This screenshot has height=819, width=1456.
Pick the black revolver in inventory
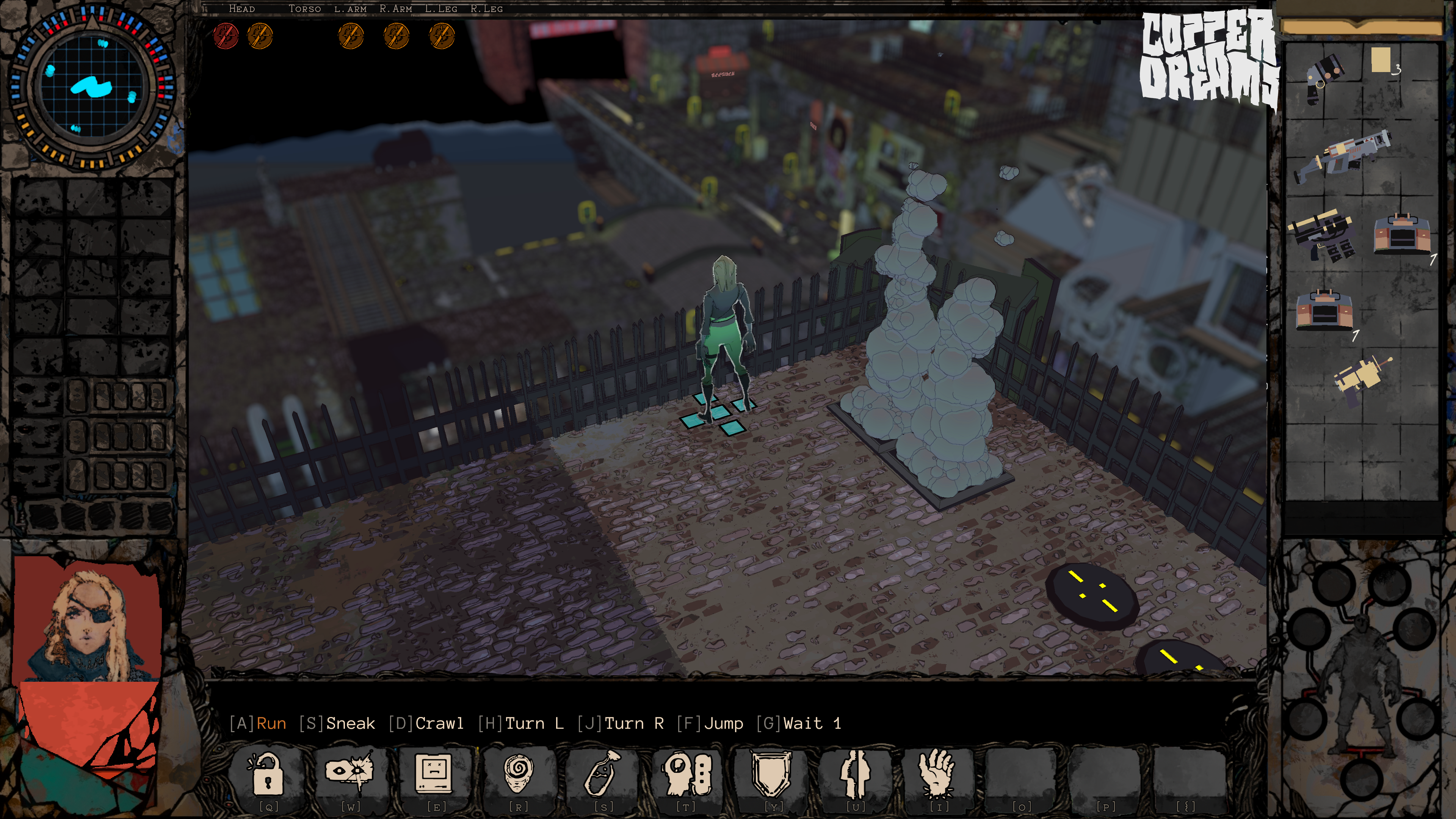click(x=1324, y=78)
